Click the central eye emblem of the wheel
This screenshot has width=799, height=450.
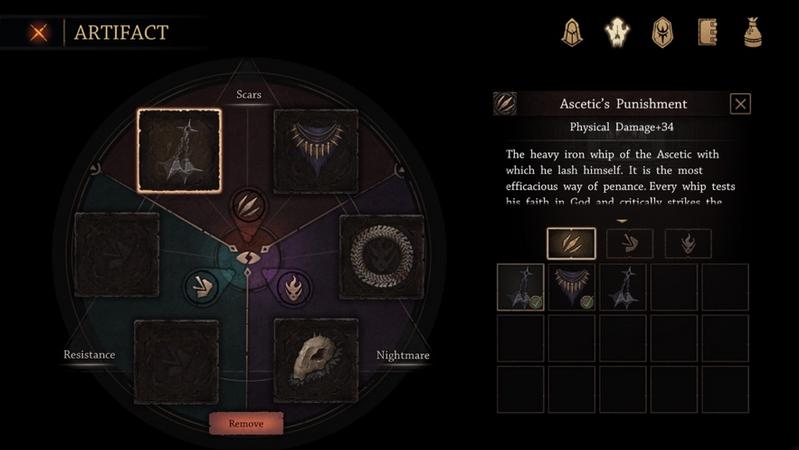246,256
